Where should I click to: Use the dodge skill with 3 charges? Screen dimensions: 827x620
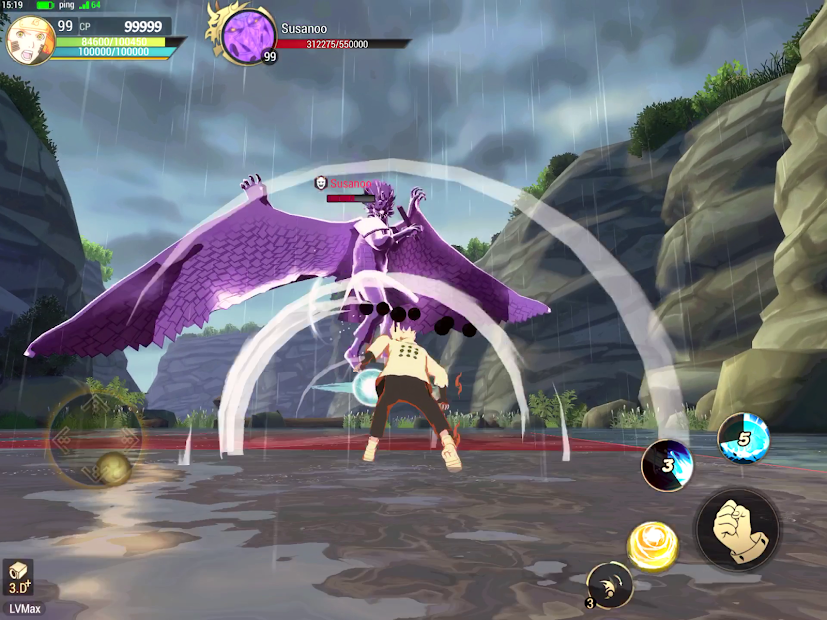pos(609,584)
